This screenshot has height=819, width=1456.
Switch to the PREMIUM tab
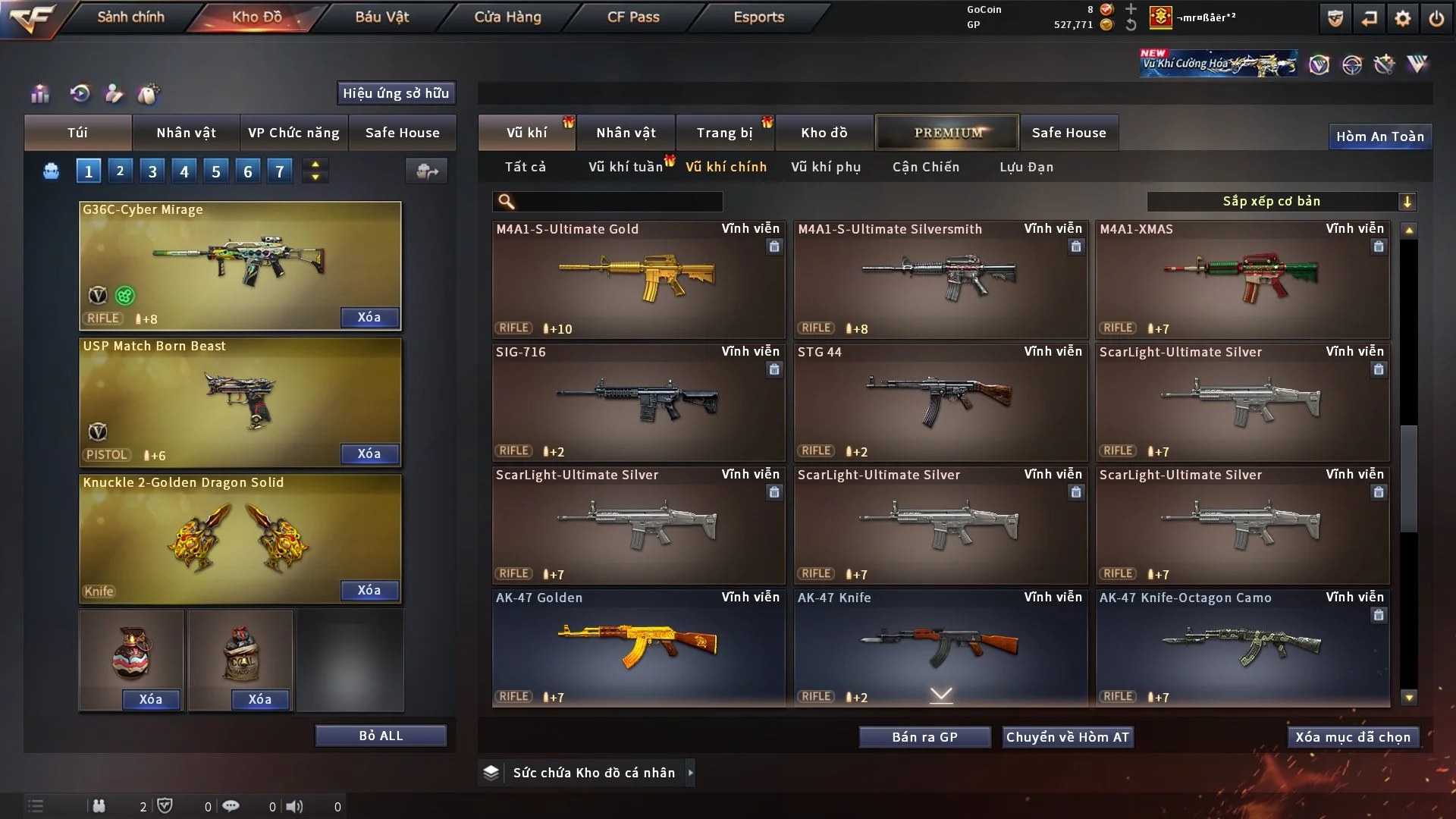click(948, 133)
